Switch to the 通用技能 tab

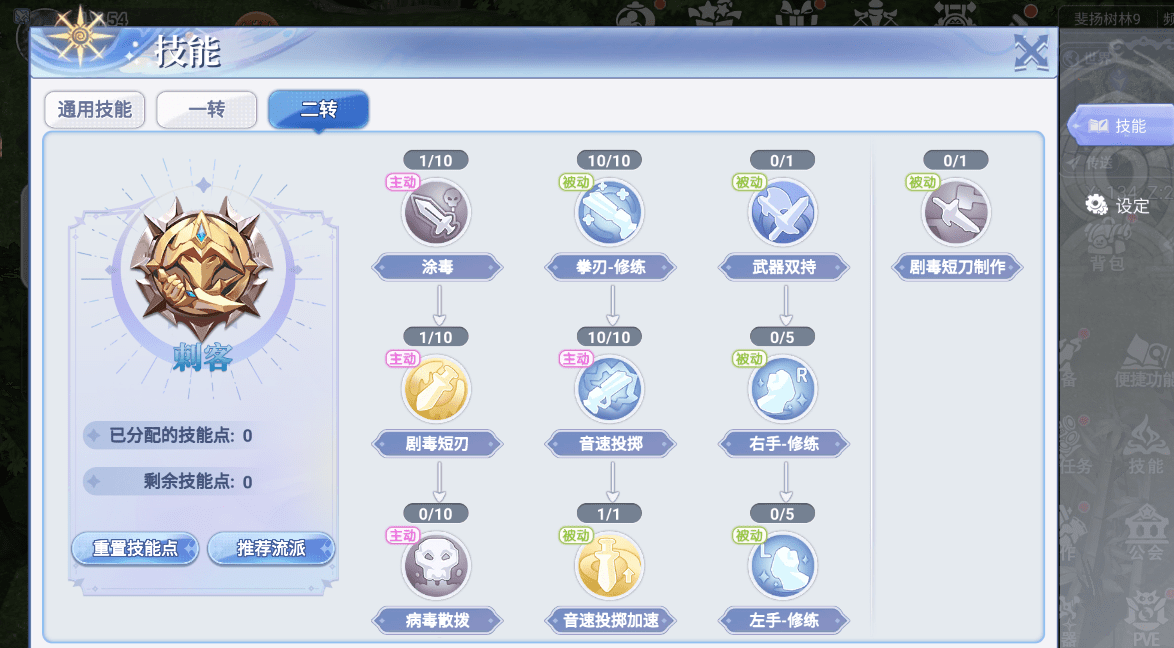click(x=95, y=110)
